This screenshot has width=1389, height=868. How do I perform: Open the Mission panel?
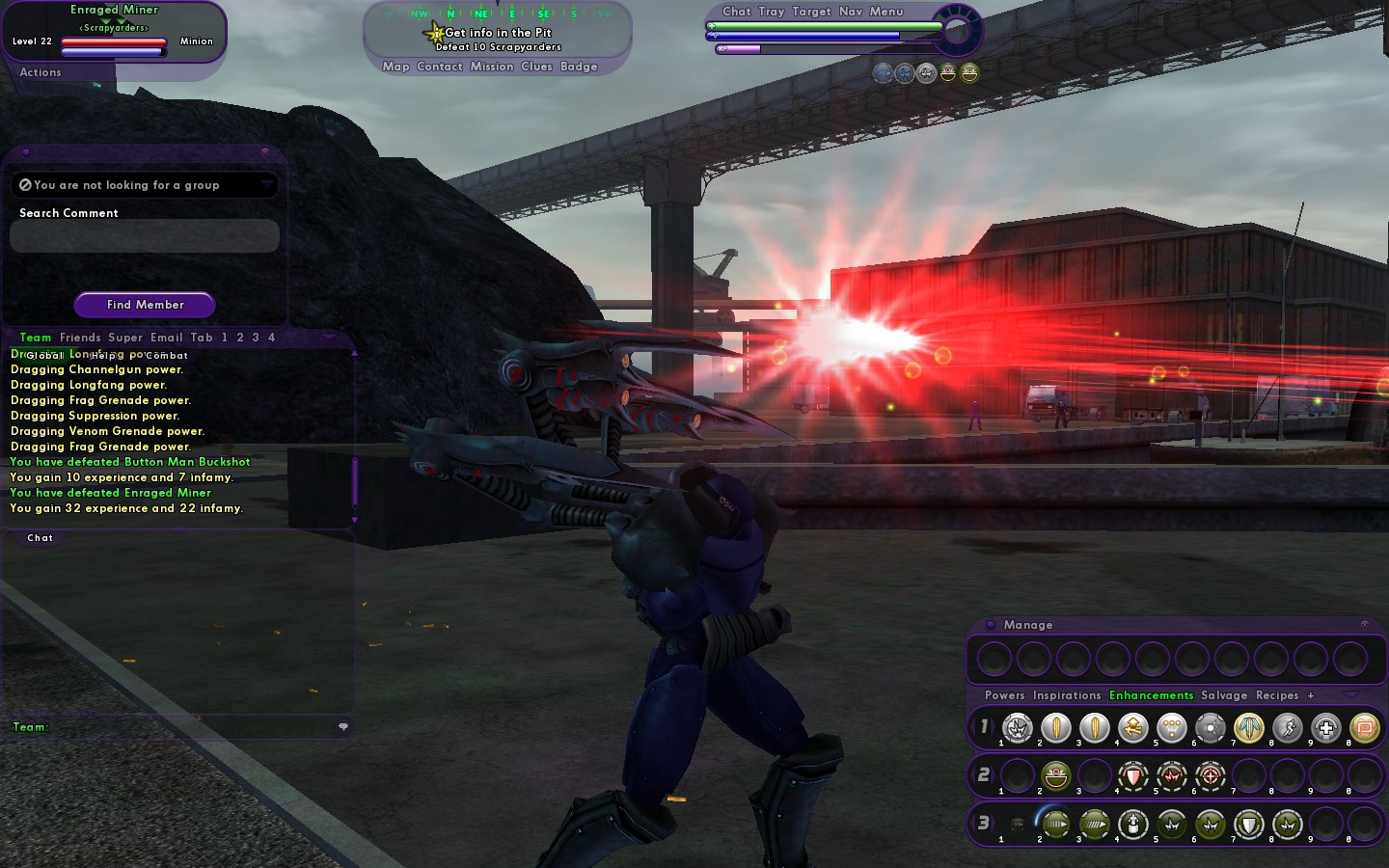pos(492,67)
